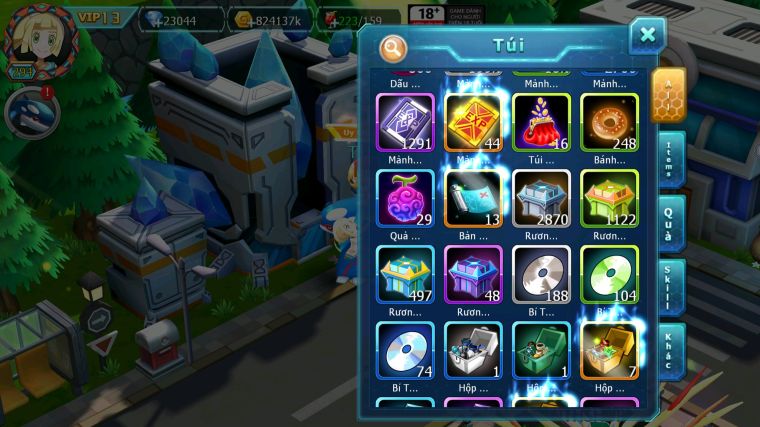Select the red EXP card with 44
Image resolution: width=760 pixels, height=427 pixels.
pos(473,122)
